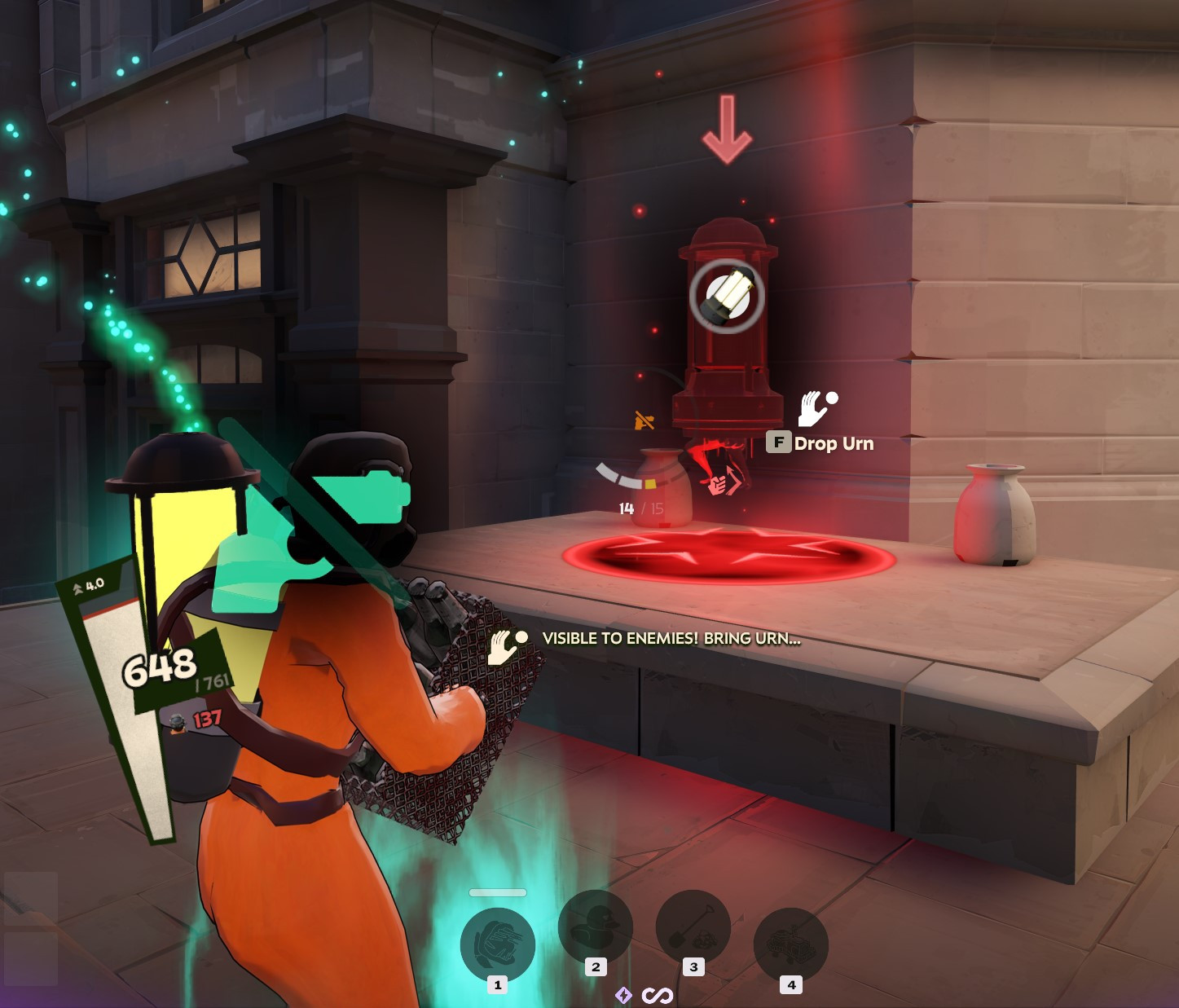
Task: Click the infinity symbol near the hotbar
Action: (x=657, y=995)
